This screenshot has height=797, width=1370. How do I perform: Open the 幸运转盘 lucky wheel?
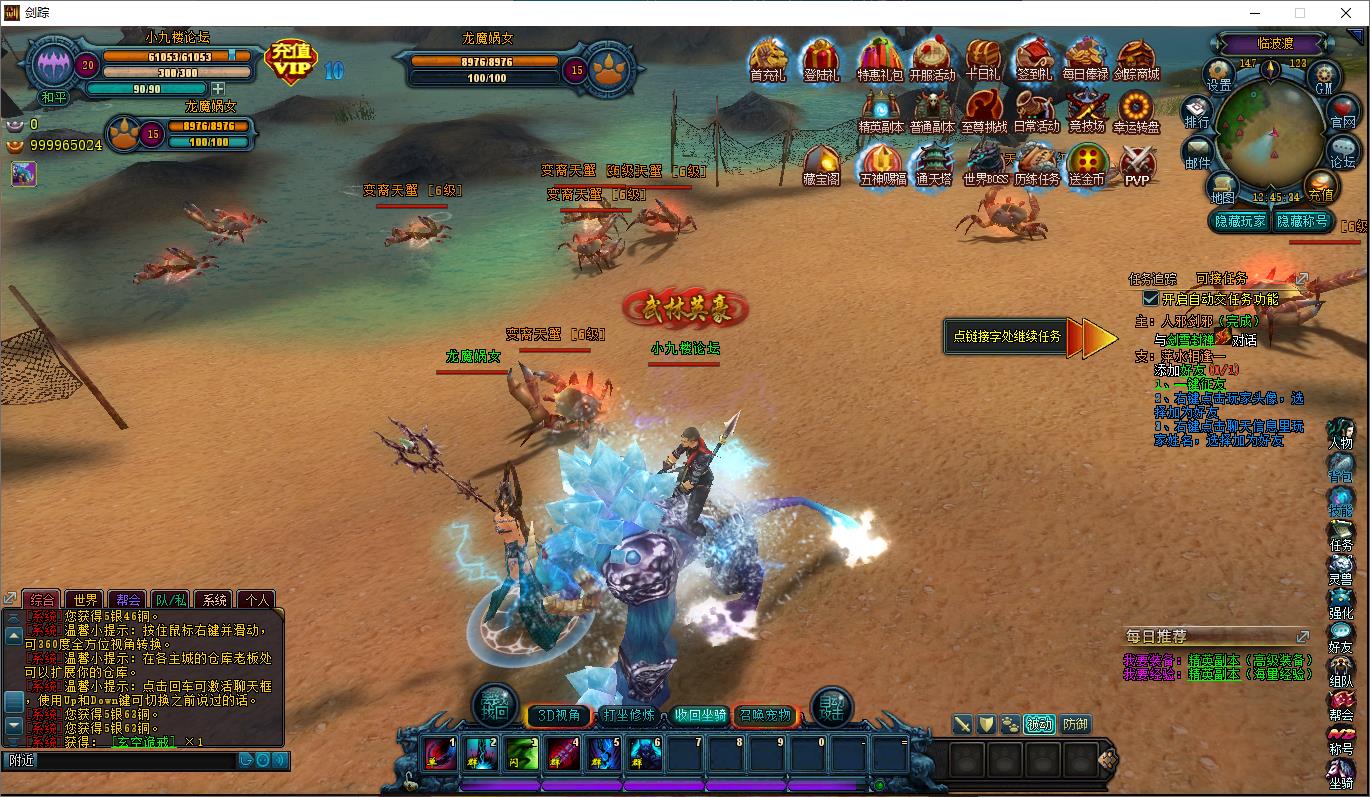[x=1136, y=111]
